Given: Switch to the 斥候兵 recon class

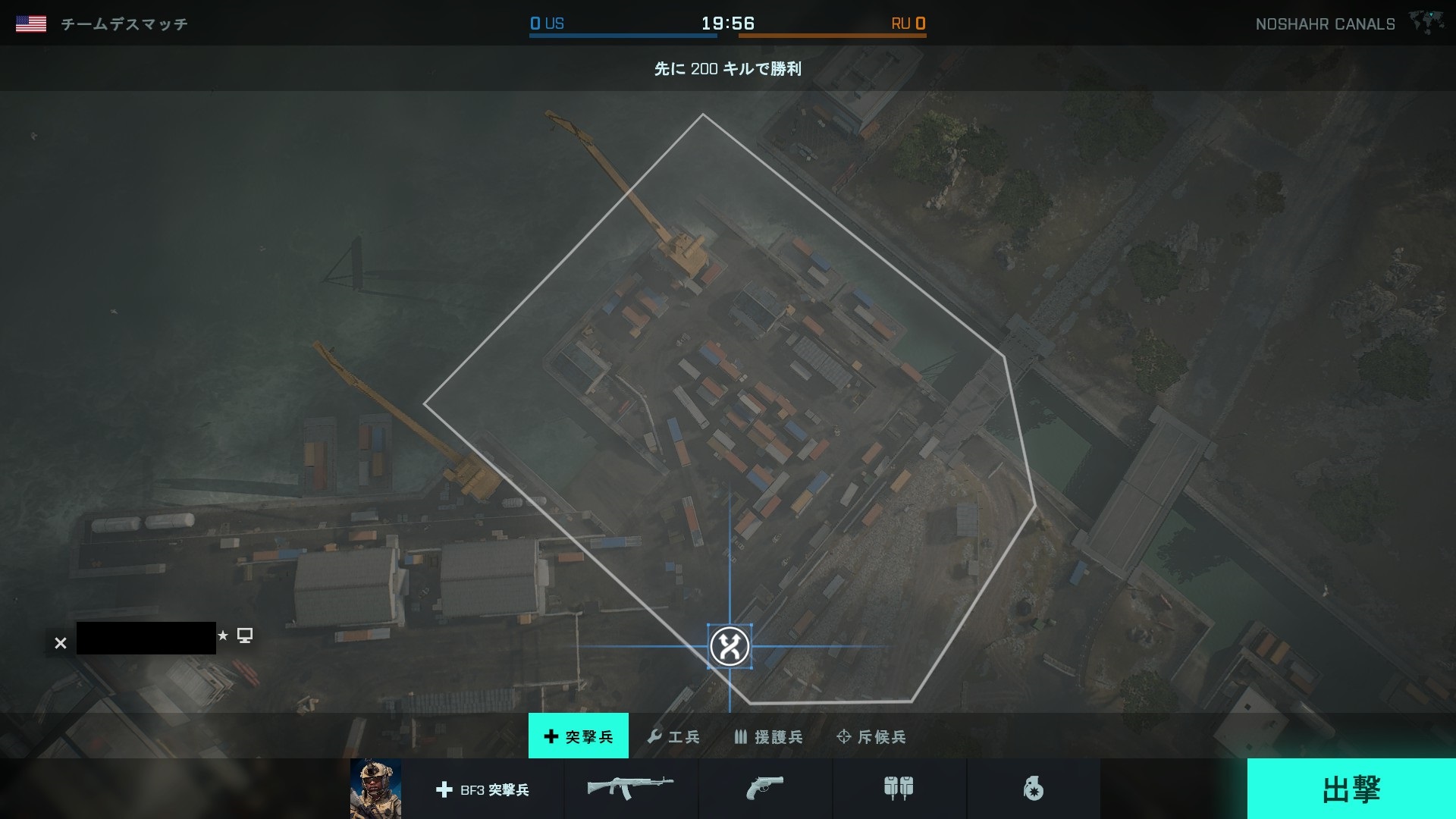Looking at the screenshot, I should click(x=871, y=736).
